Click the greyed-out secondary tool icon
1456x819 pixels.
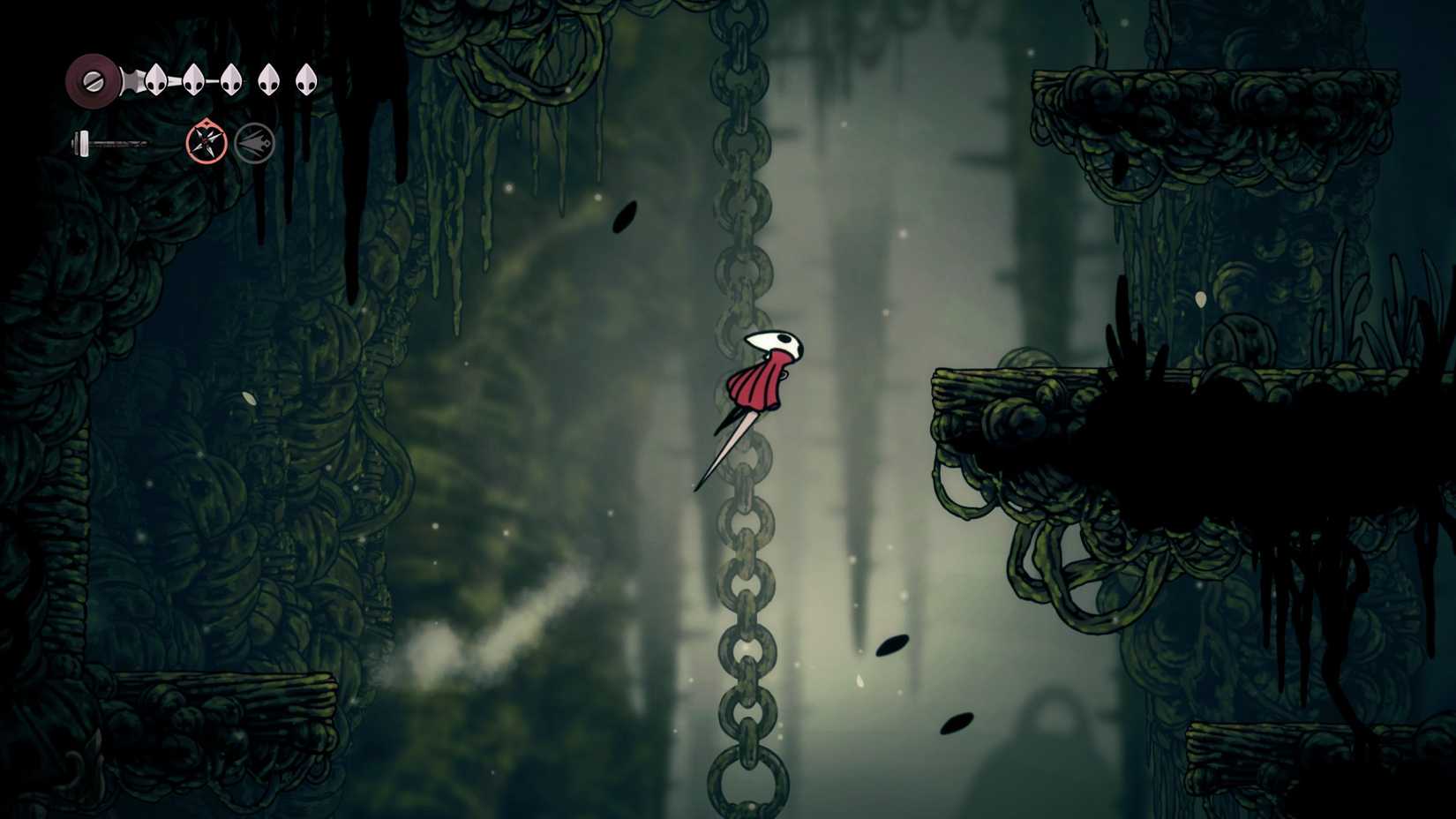(x=253, y=141)
